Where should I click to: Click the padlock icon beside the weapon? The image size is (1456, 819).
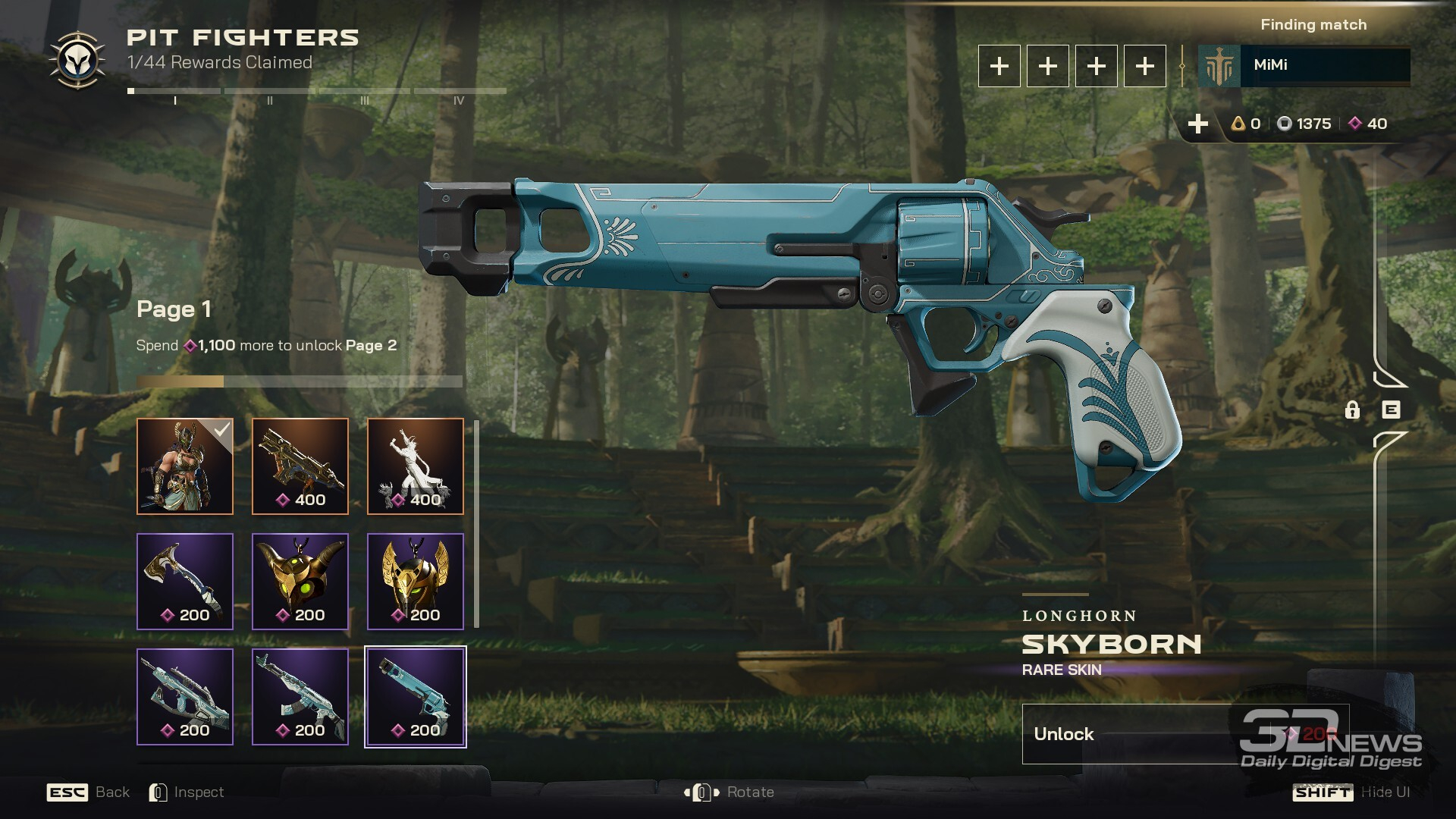pyautogui.click(x=1352, y=410)
